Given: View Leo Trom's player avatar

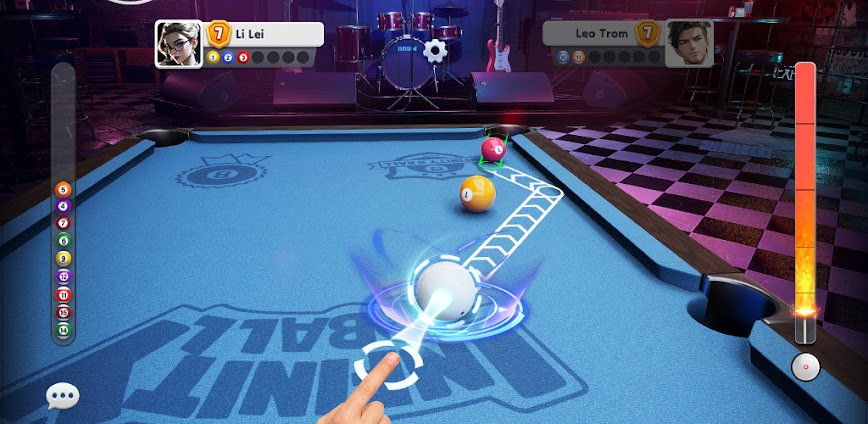Looking at the screenshot, I should (x=689, y=45).
